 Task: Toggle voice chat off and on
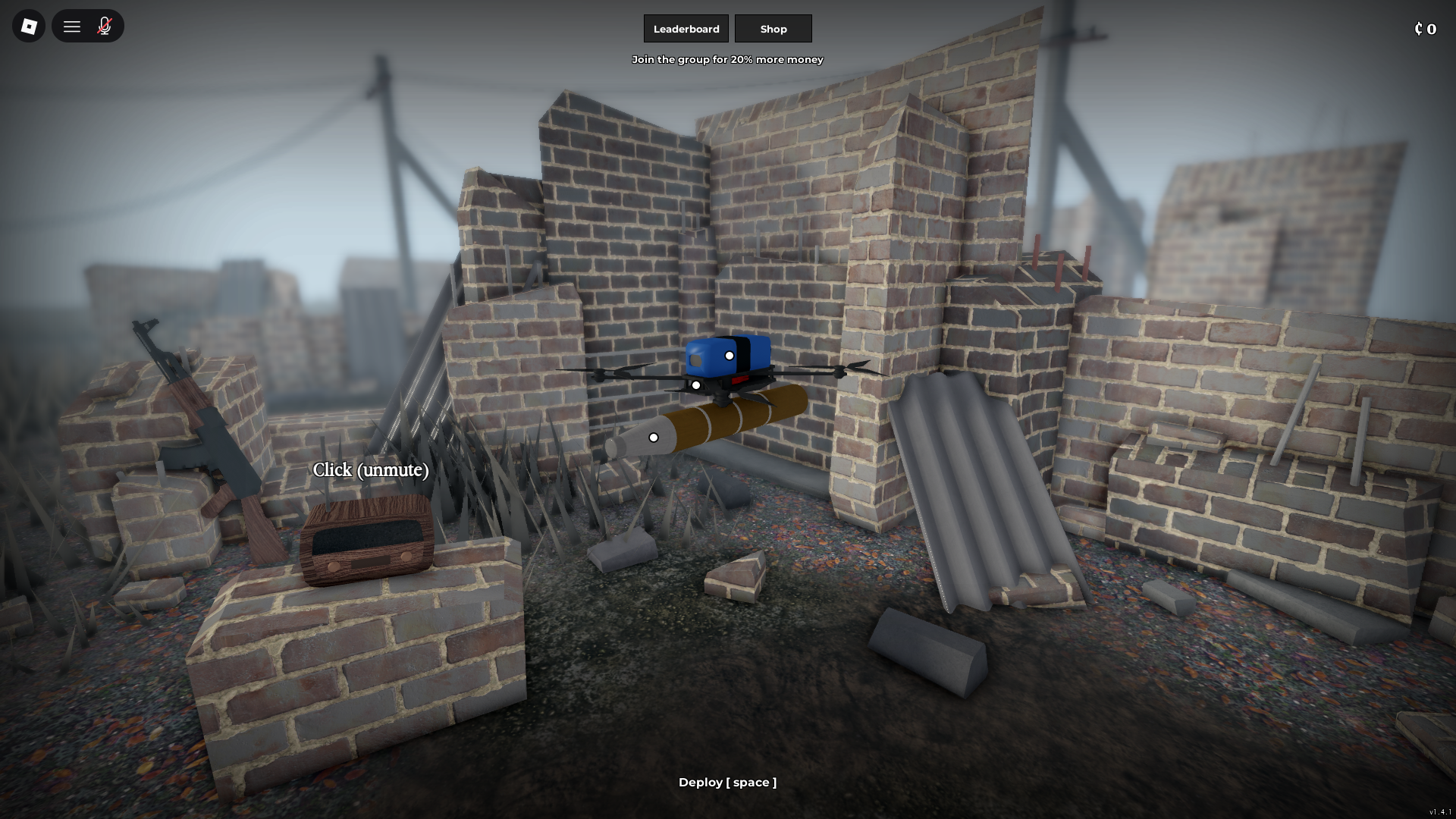[x=105, y=25]
